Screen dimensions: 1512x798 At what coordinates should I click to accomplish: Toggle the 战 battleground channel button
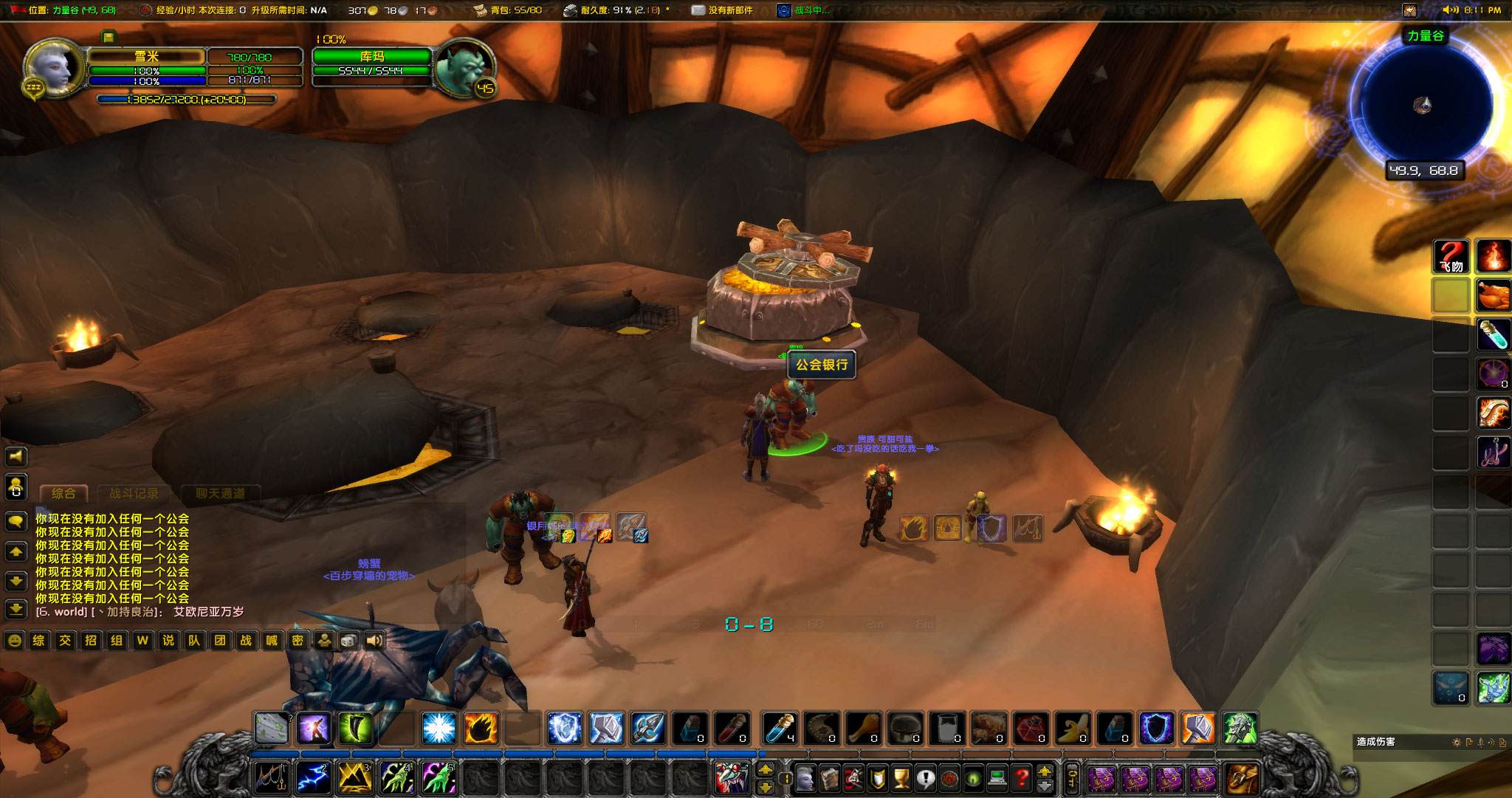[x=247, y=641]
